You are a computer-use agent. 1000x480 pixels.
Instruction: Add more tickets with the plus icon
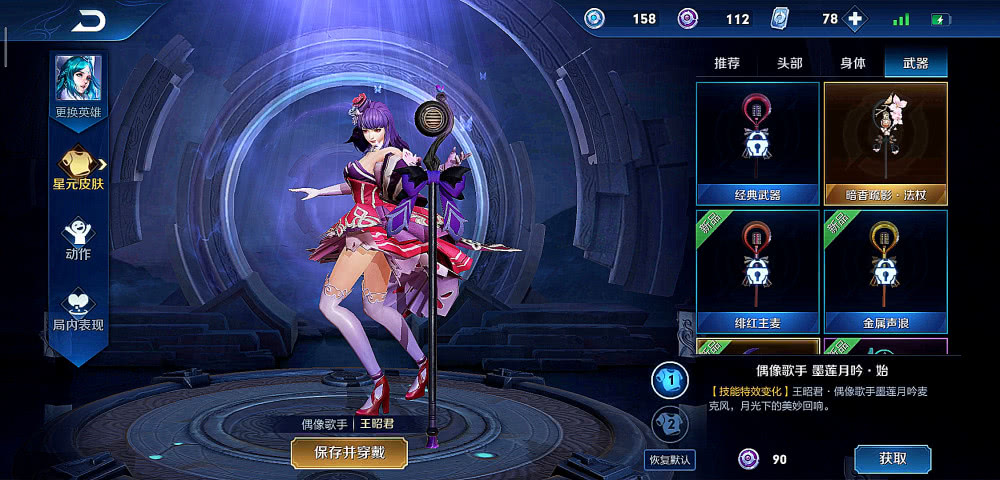point(855,19)
